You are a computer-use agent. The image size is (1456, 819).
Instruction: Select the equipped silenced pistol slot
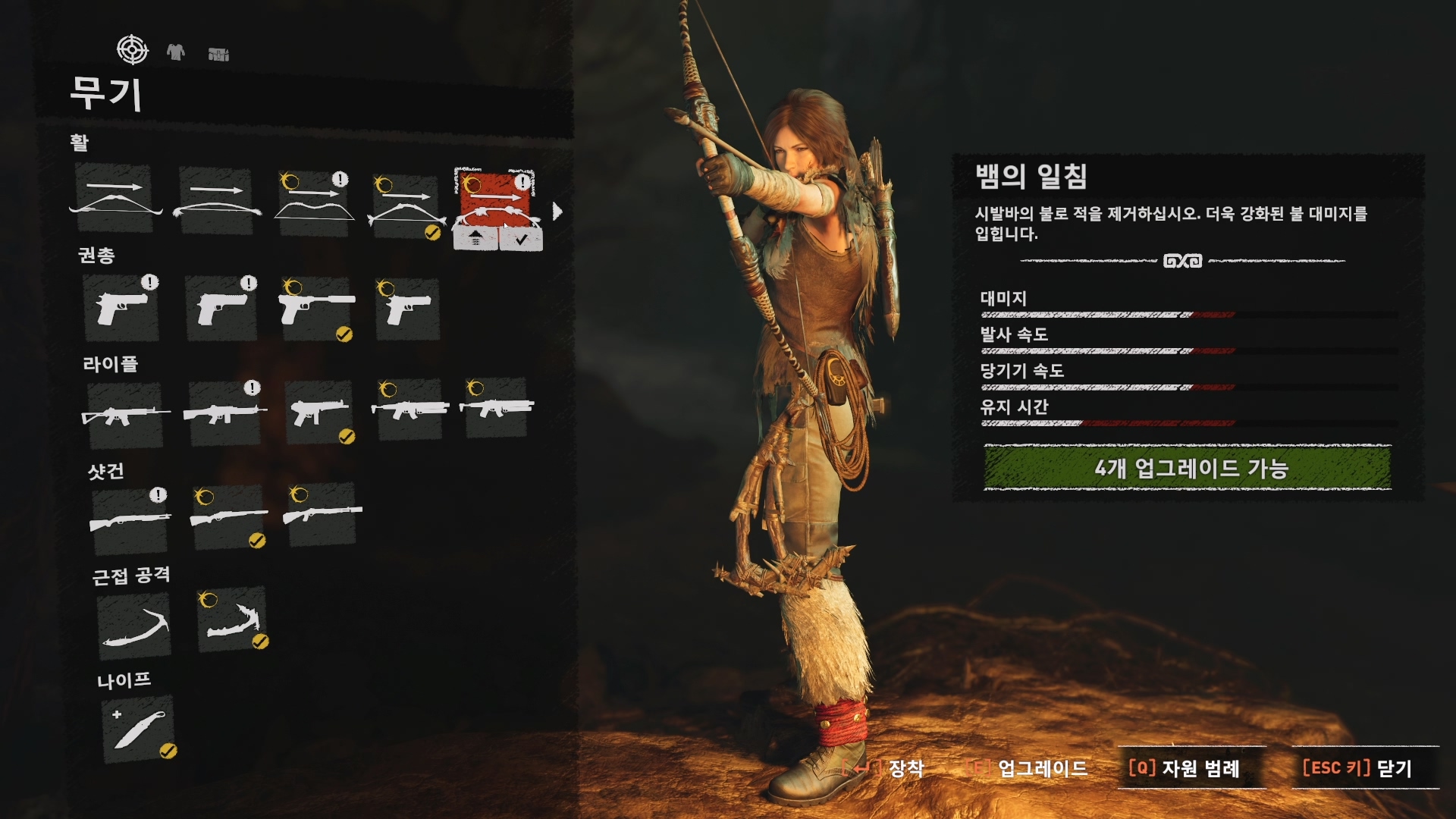[x=317, y=309]
